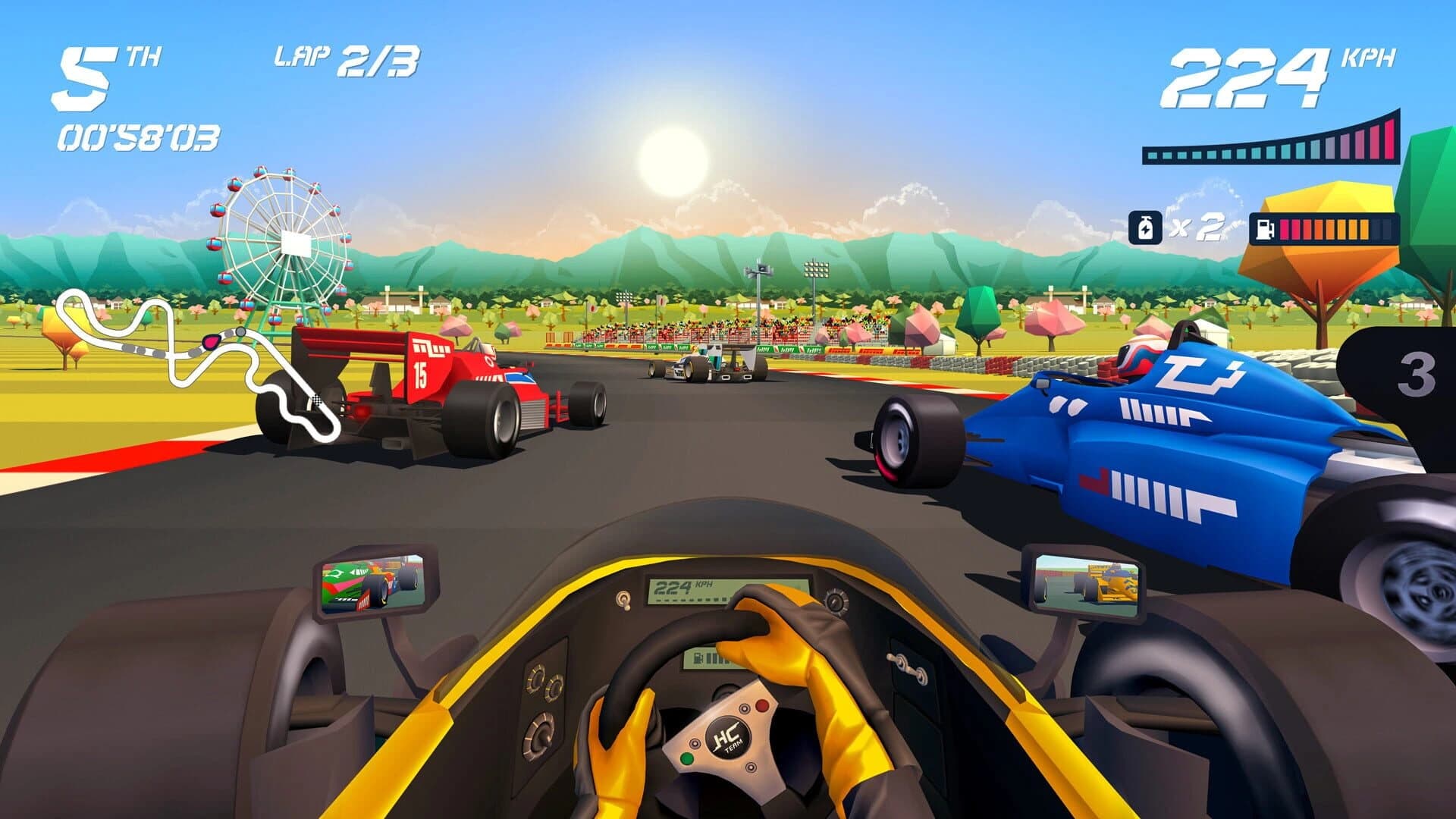The width and height of the screenshot is (1456, 819).
Task: Click the pink dot marking car position on minimap
Action: [211, 343]
